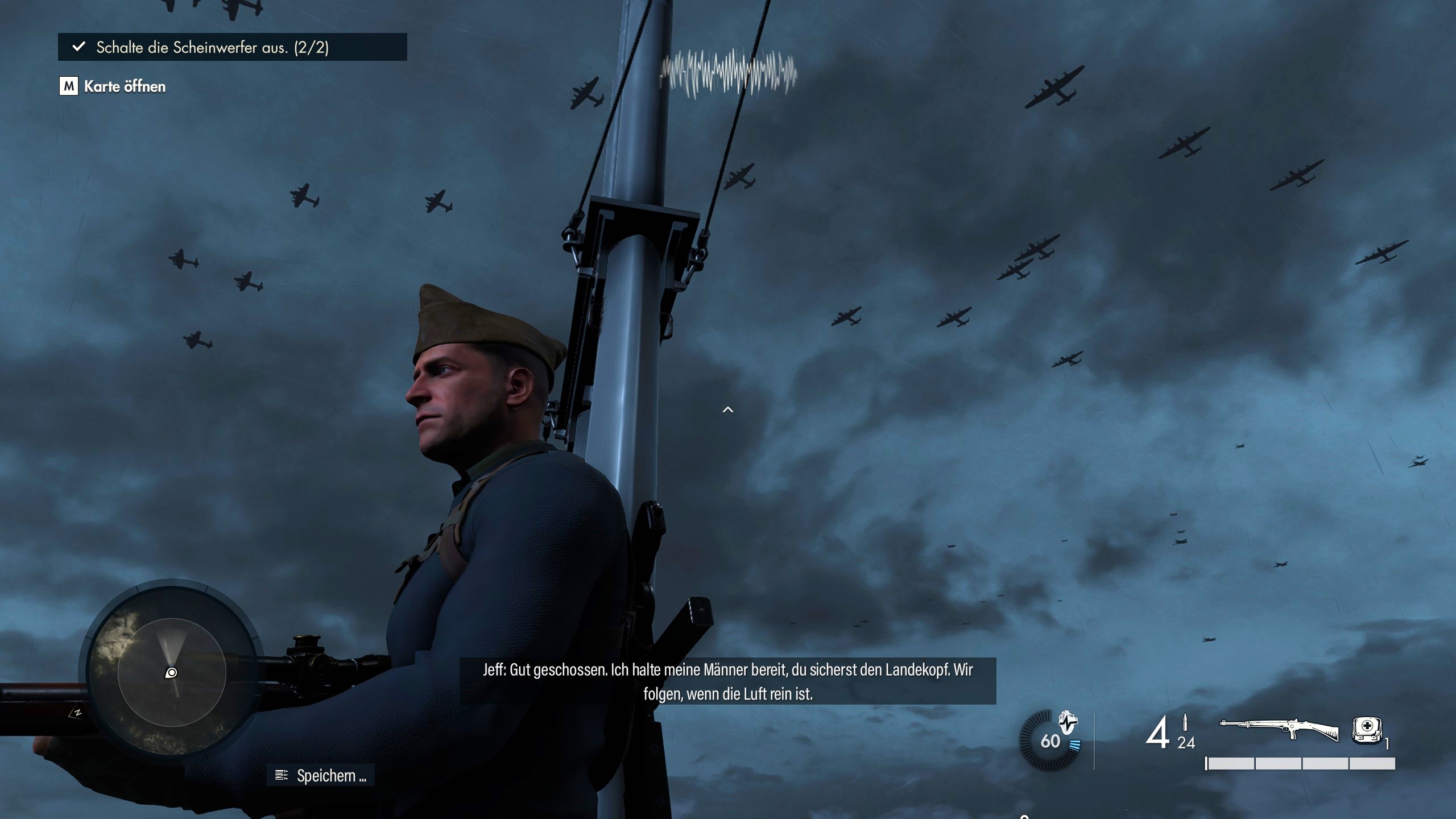
Task: Click the completed searchlight objective tracker
Action: (x=232, y=47)
